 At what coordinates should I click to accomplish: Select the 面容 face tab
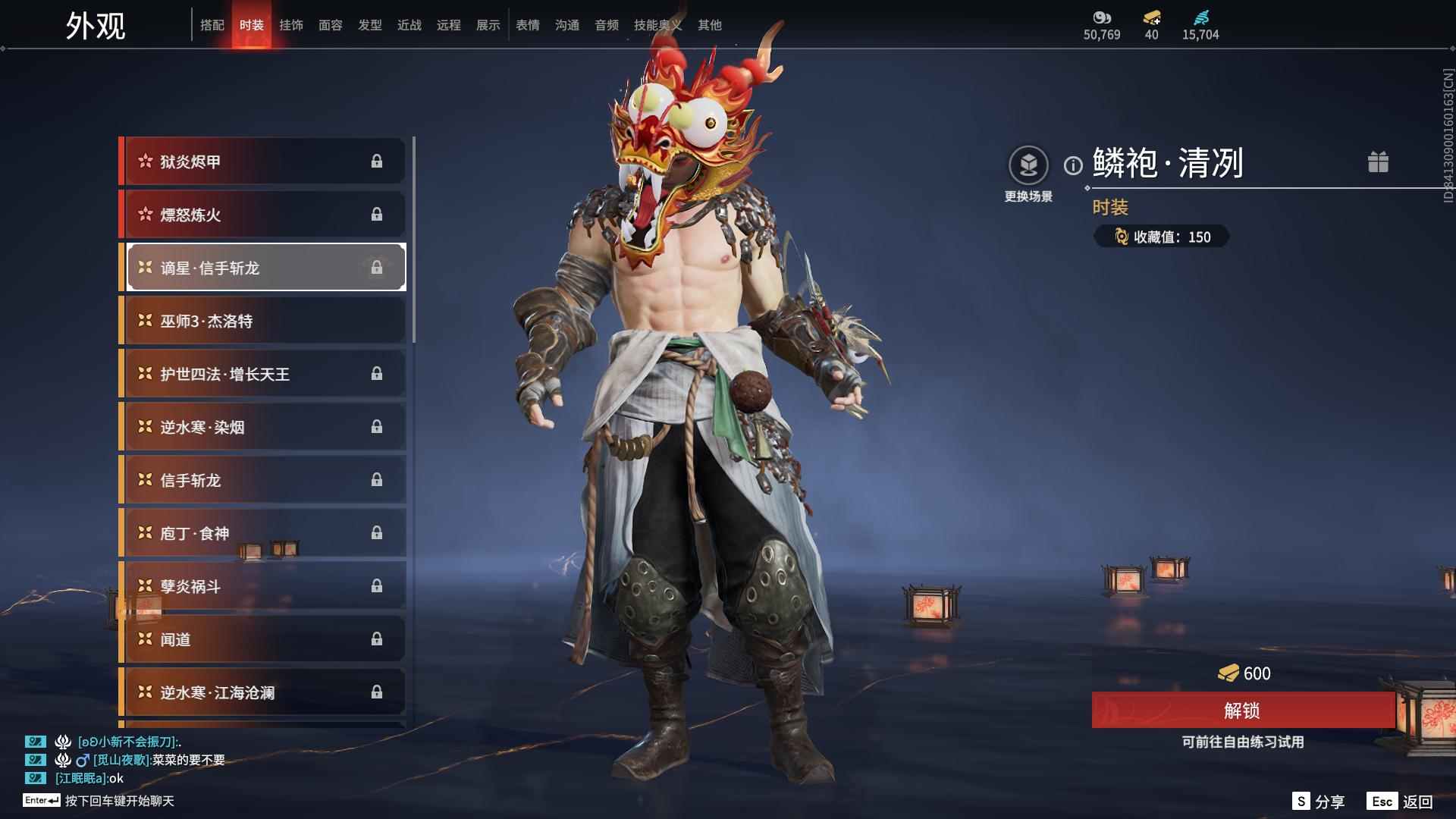[x=331, y=25]
